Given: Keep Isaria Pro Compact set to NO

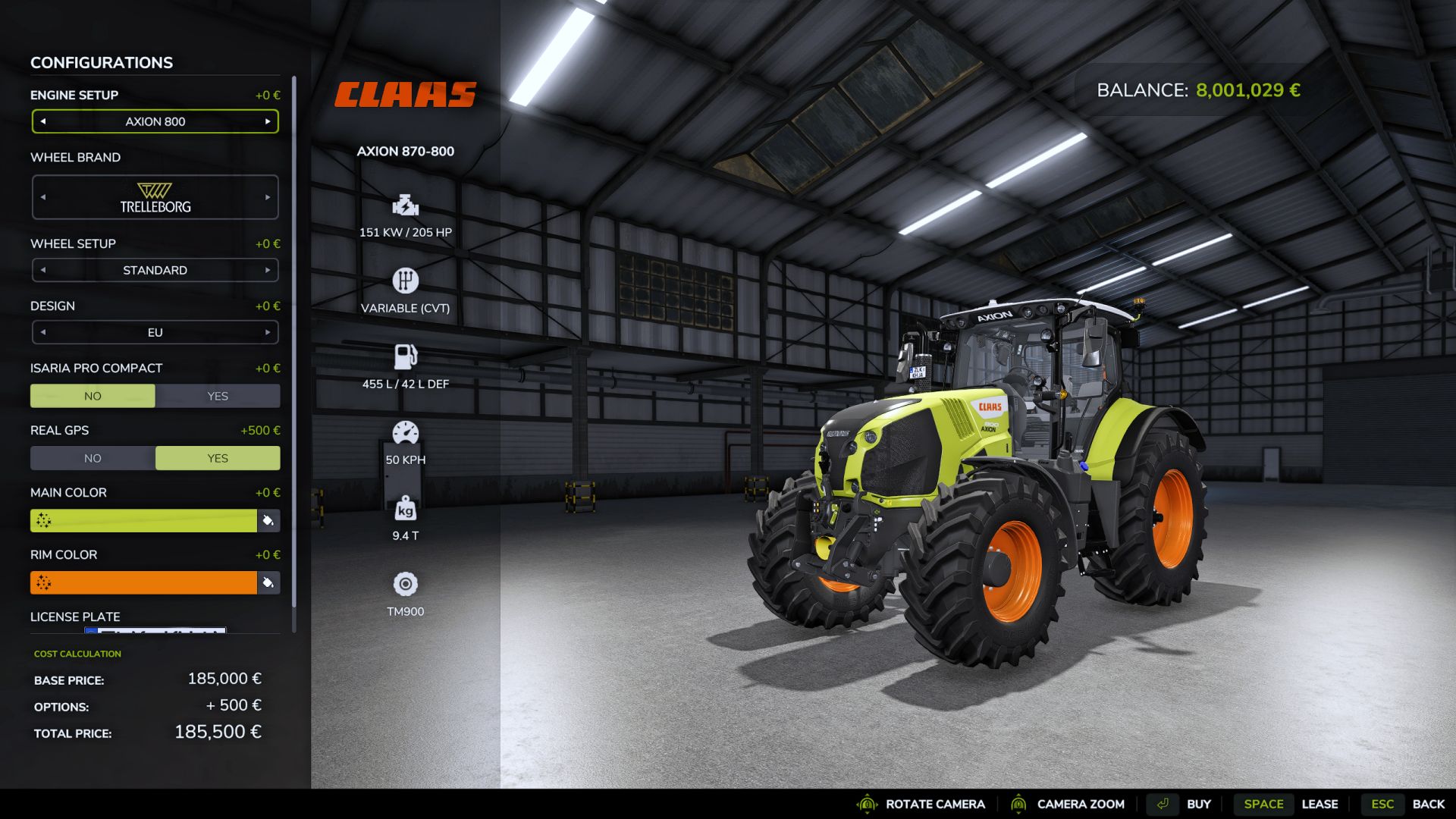Looking at the screenshot, I should click(x=93, y=395).
